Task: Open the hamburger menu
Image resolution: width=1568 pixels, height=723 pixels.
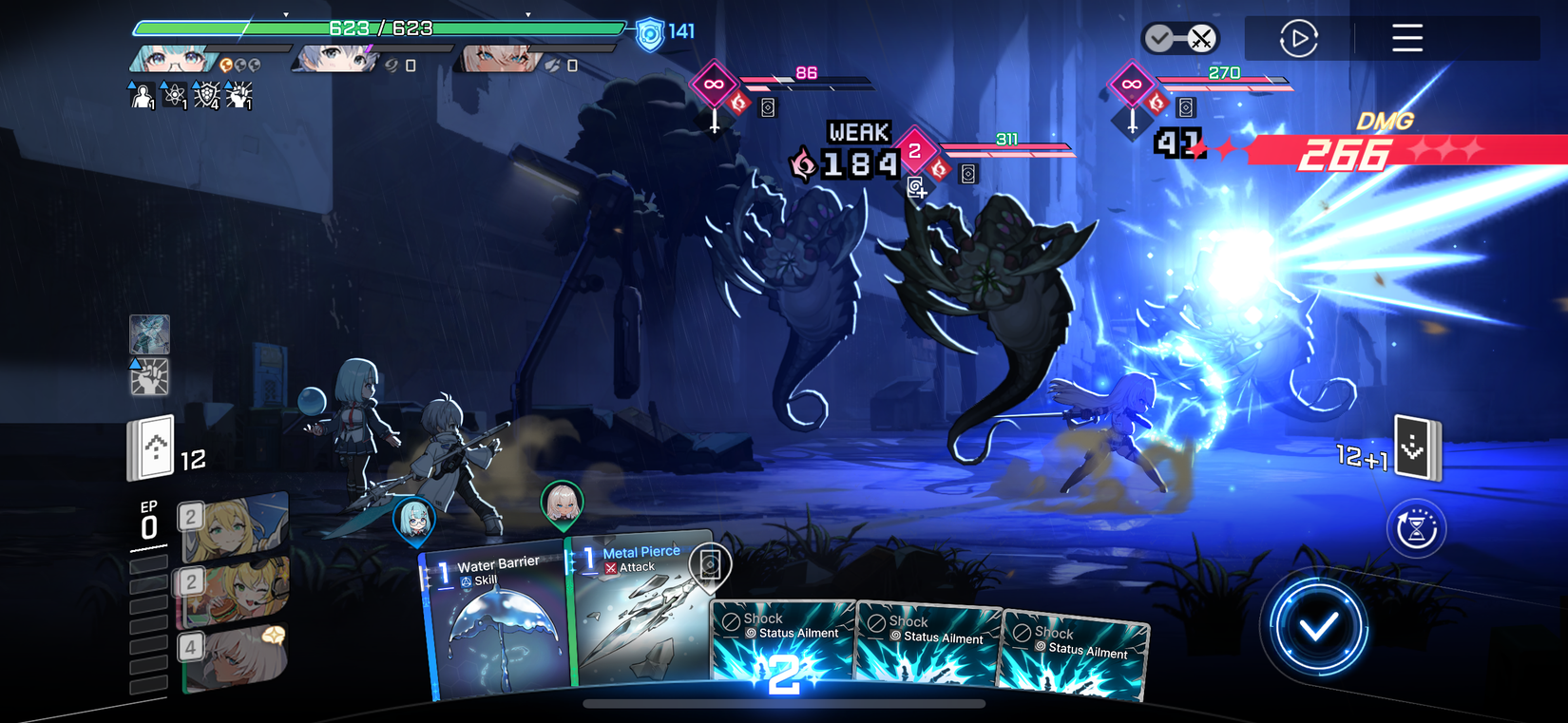Action: click(x=1407, y=38)
